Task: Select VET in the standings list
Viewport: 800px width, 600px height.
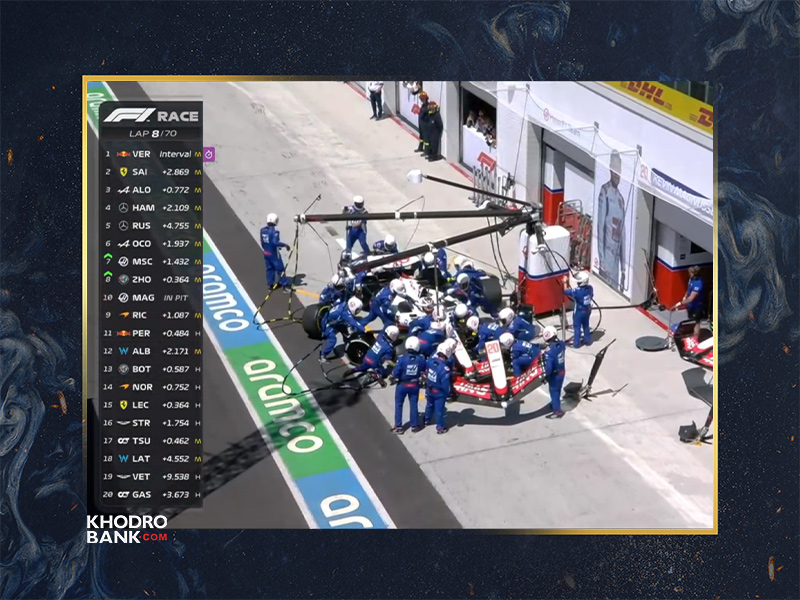Action: [x=150, y=476]
